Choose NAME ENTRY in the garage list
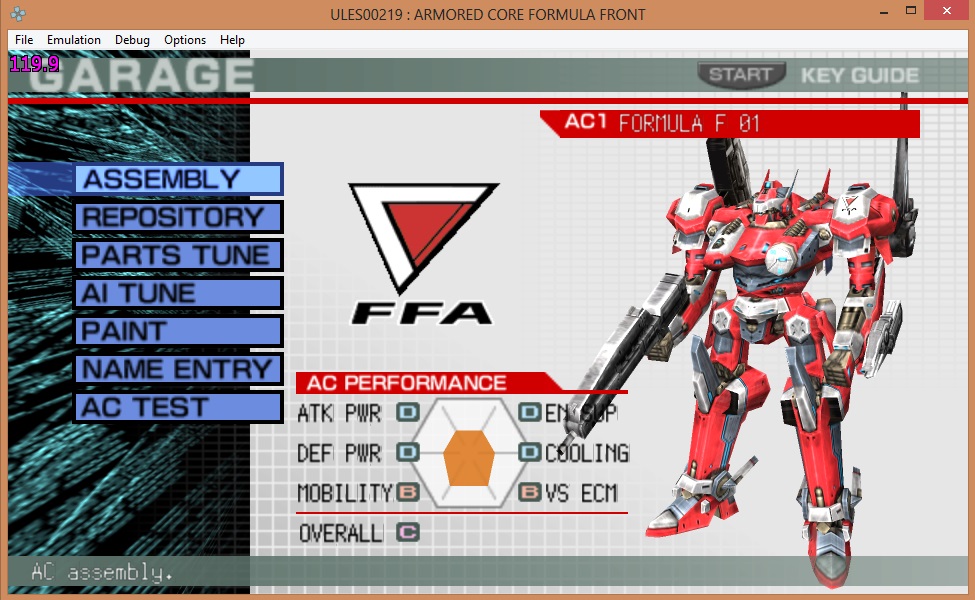Screen dimensions: 975x600 tap(178, 369)
